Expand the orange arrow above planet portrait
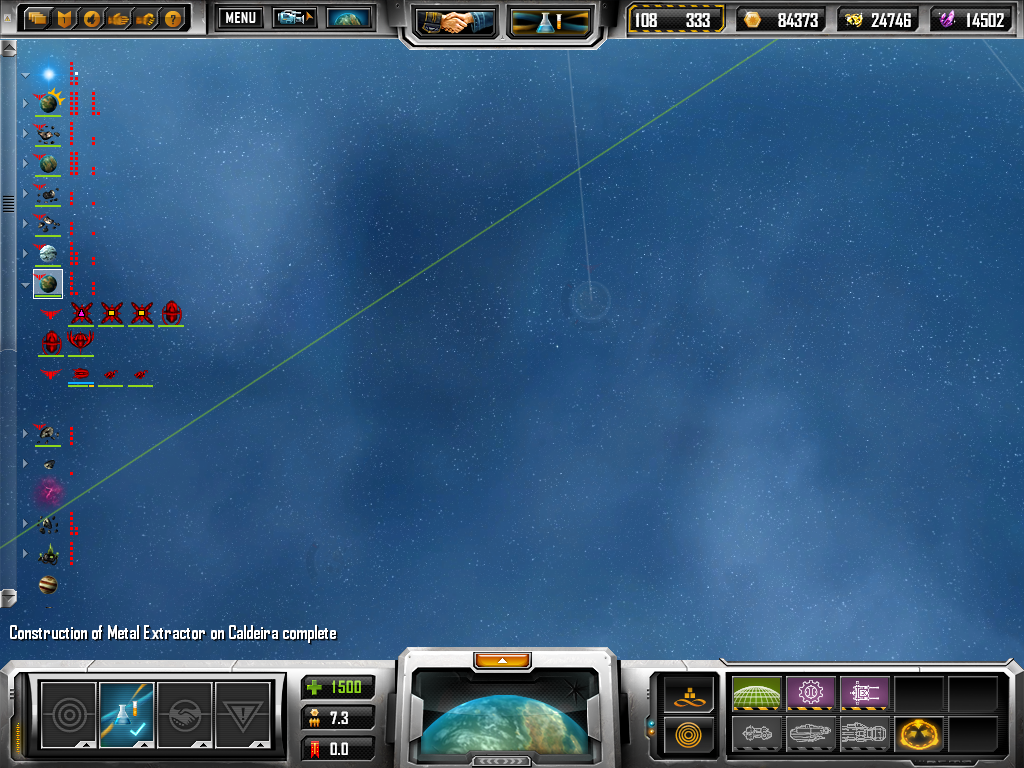Image resolution: width=1024 pixels, height=768 pixels. click(x=507, y=660)
